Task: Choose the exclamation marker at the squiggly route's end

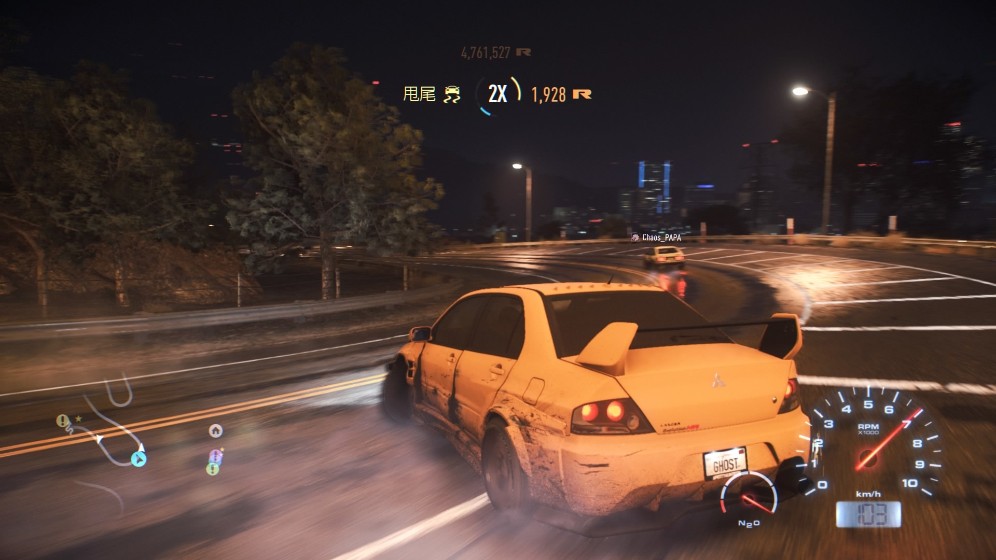Action: click(63, 421)
